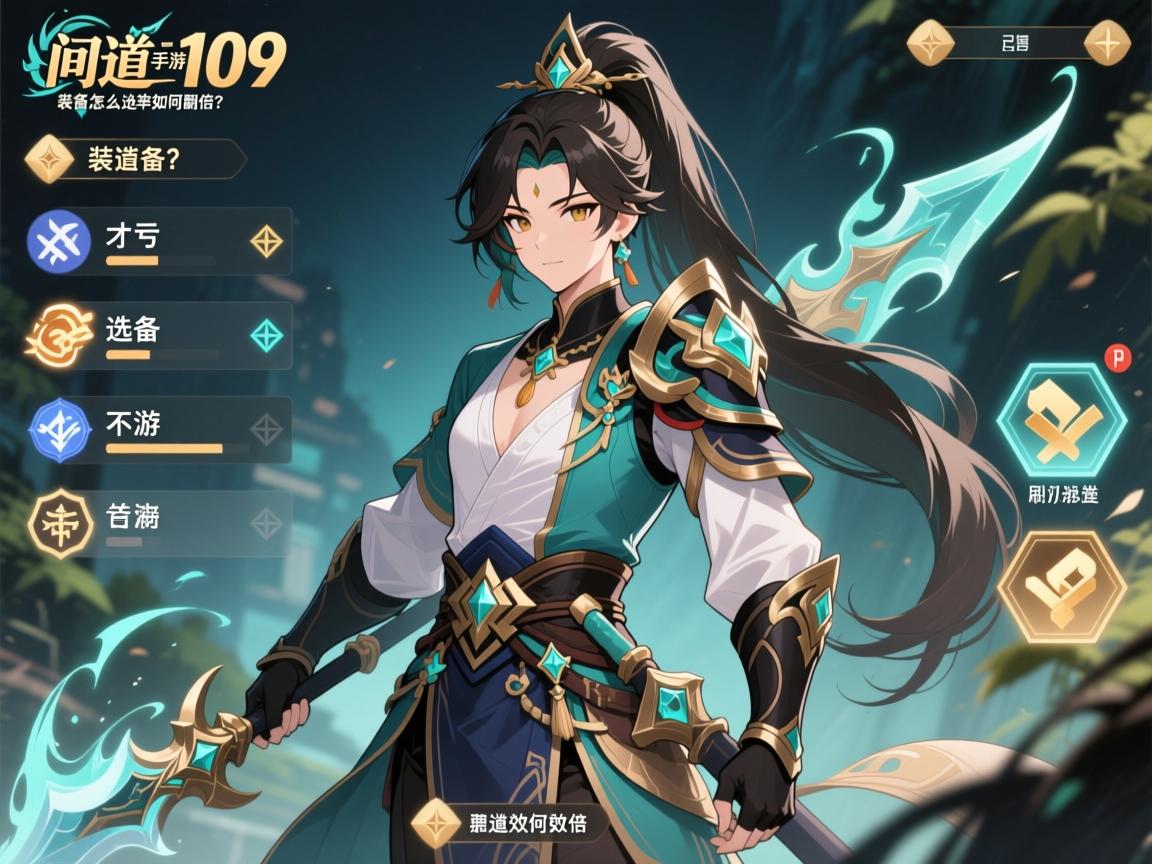Image resolution: width=1152 pixels, height=864 pixels.
Task: Click the right diamond on top bar
Action: [1107, 43]
